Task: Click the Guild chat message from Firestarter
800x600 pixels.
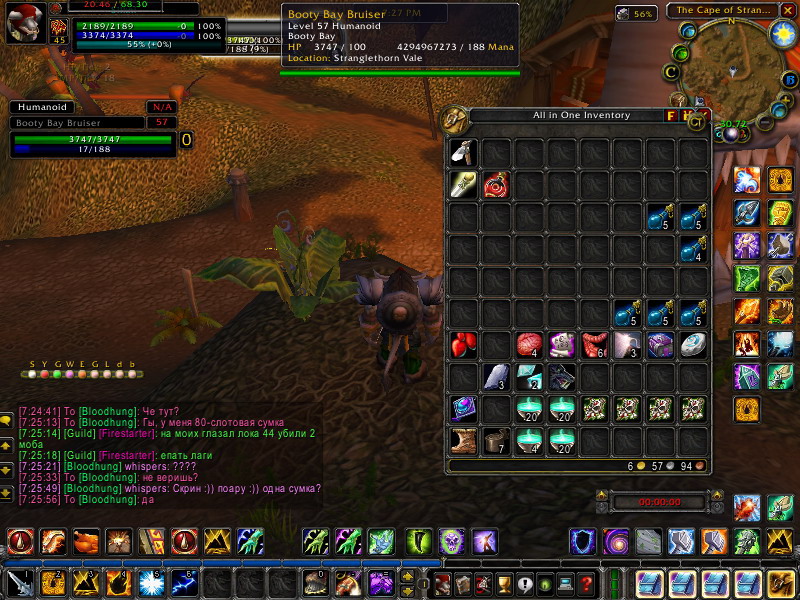Action: tap(150, 432)
